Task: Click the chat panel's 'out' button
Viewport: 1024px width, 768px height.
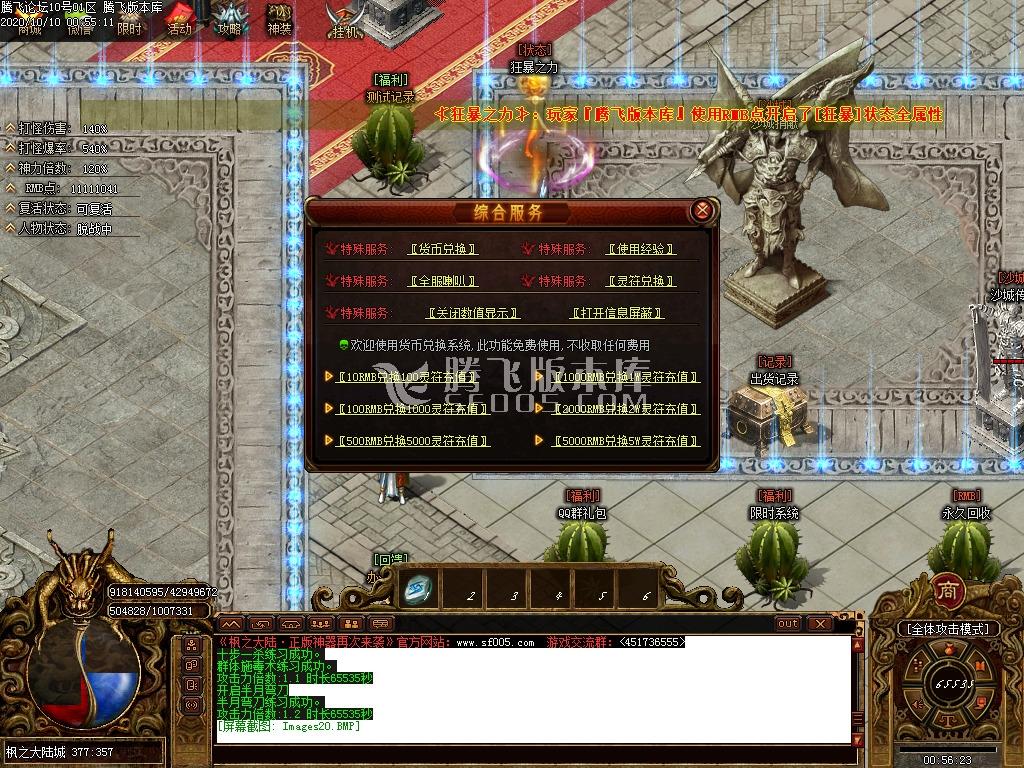Action: [788, 623]
